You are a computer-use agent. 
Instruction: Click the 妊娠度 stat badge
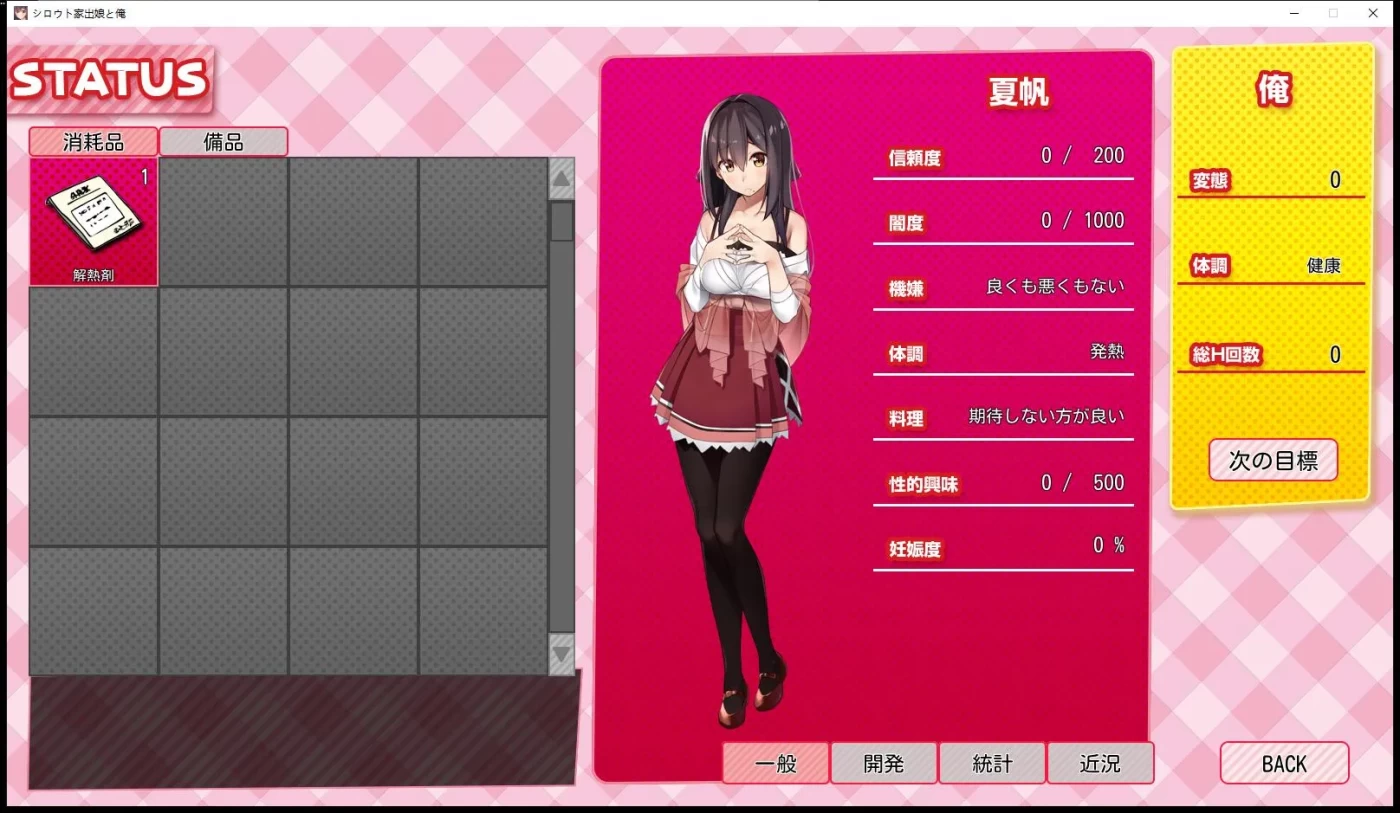[x=912, y=548]
